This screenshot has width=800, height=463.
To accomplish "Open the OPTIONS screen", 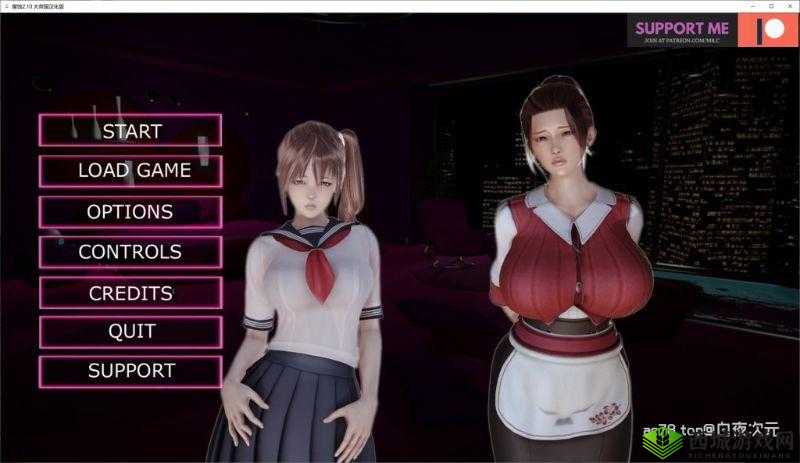I will [x=131, y=211].
